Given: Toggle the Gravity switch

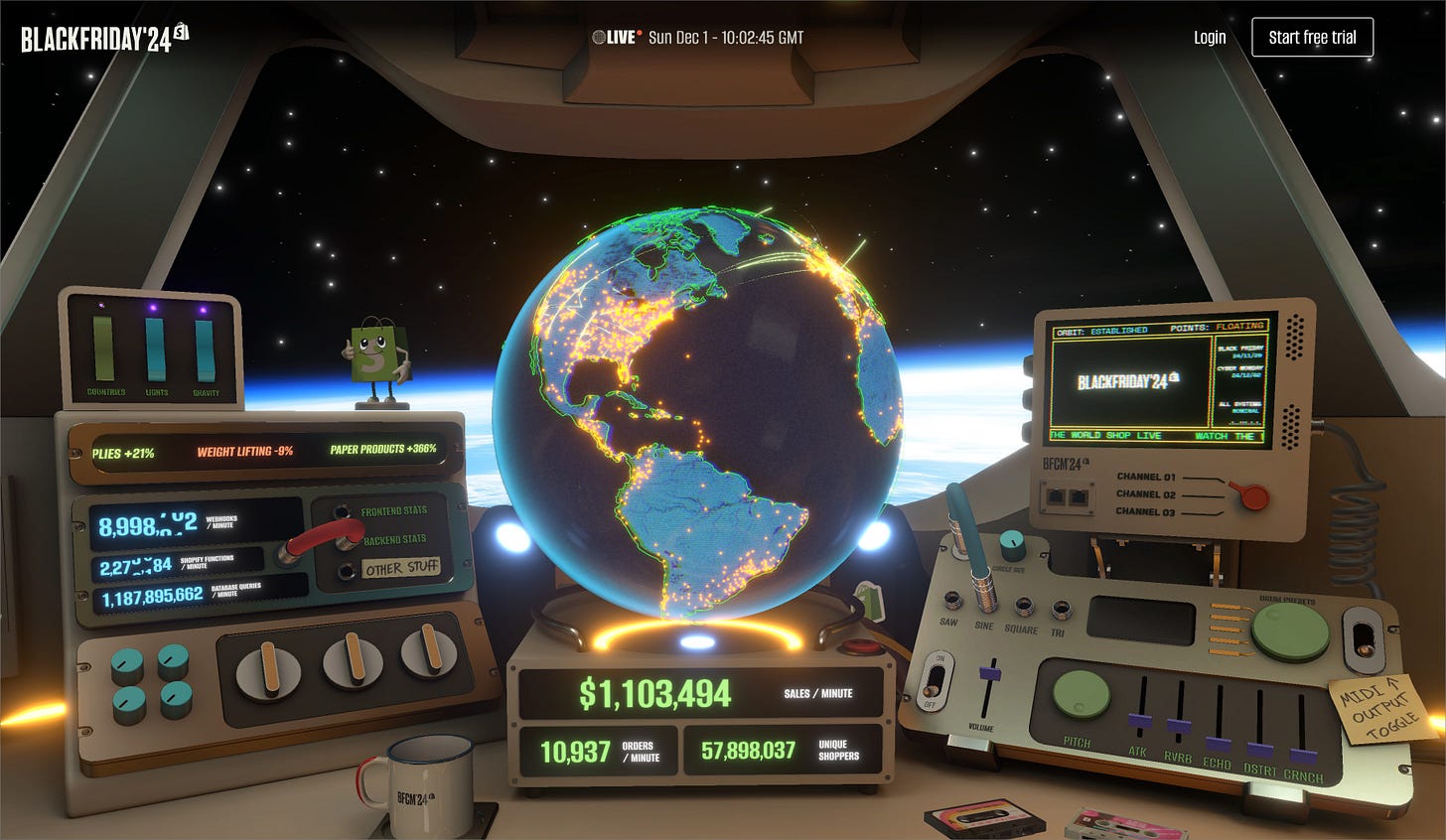Looking at the screenshot, I should click(205, 349).
